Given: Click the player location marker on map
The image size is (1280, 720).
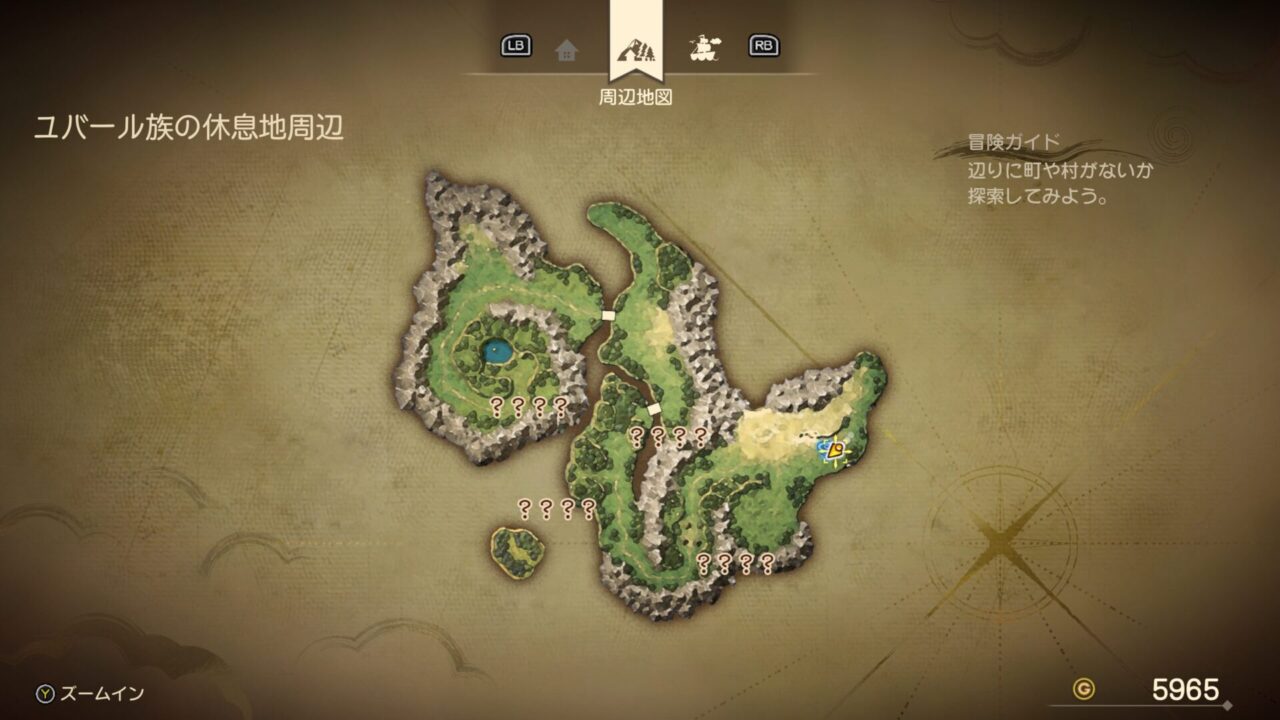Looking at the screenshot, I should (x=833, y=452).
